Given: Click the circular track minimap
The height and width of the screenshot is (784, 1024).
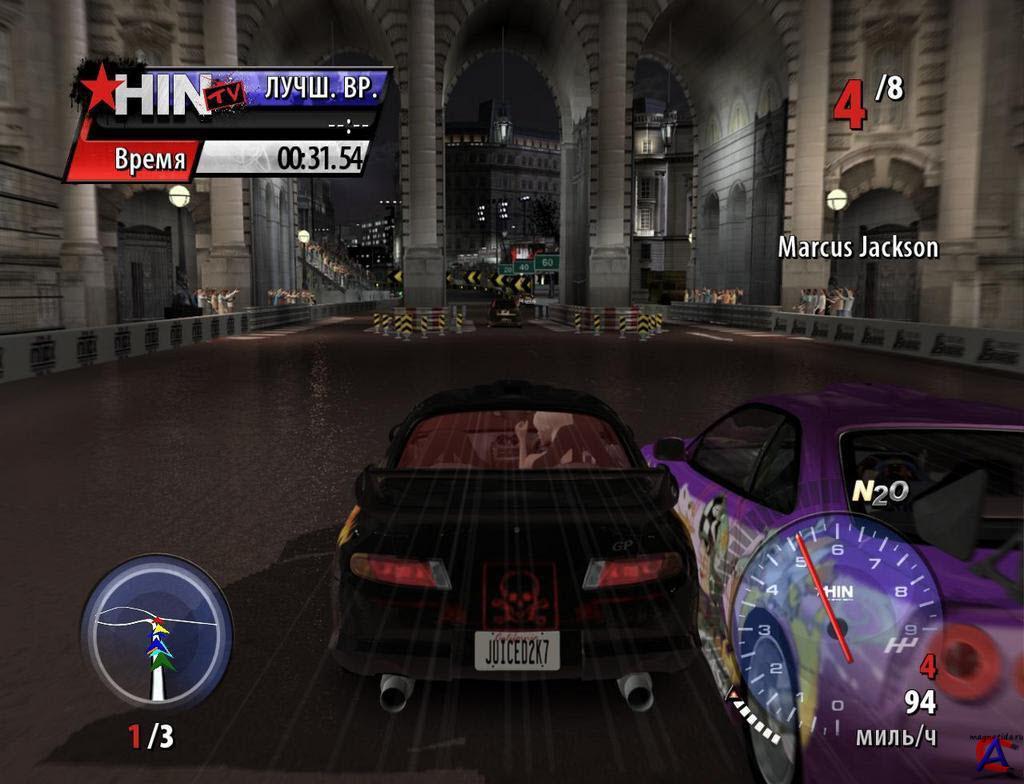Looking at the screenshot, I should [156, 632].
